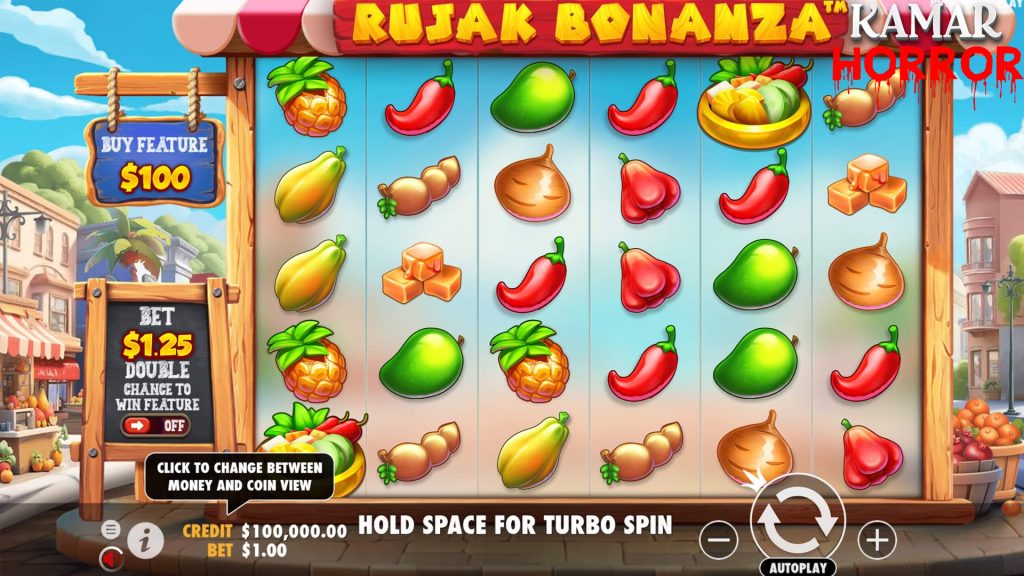Open the Autoplay options
The height and width of the screenshot is (576, 1024).
(x=797, y=567)
